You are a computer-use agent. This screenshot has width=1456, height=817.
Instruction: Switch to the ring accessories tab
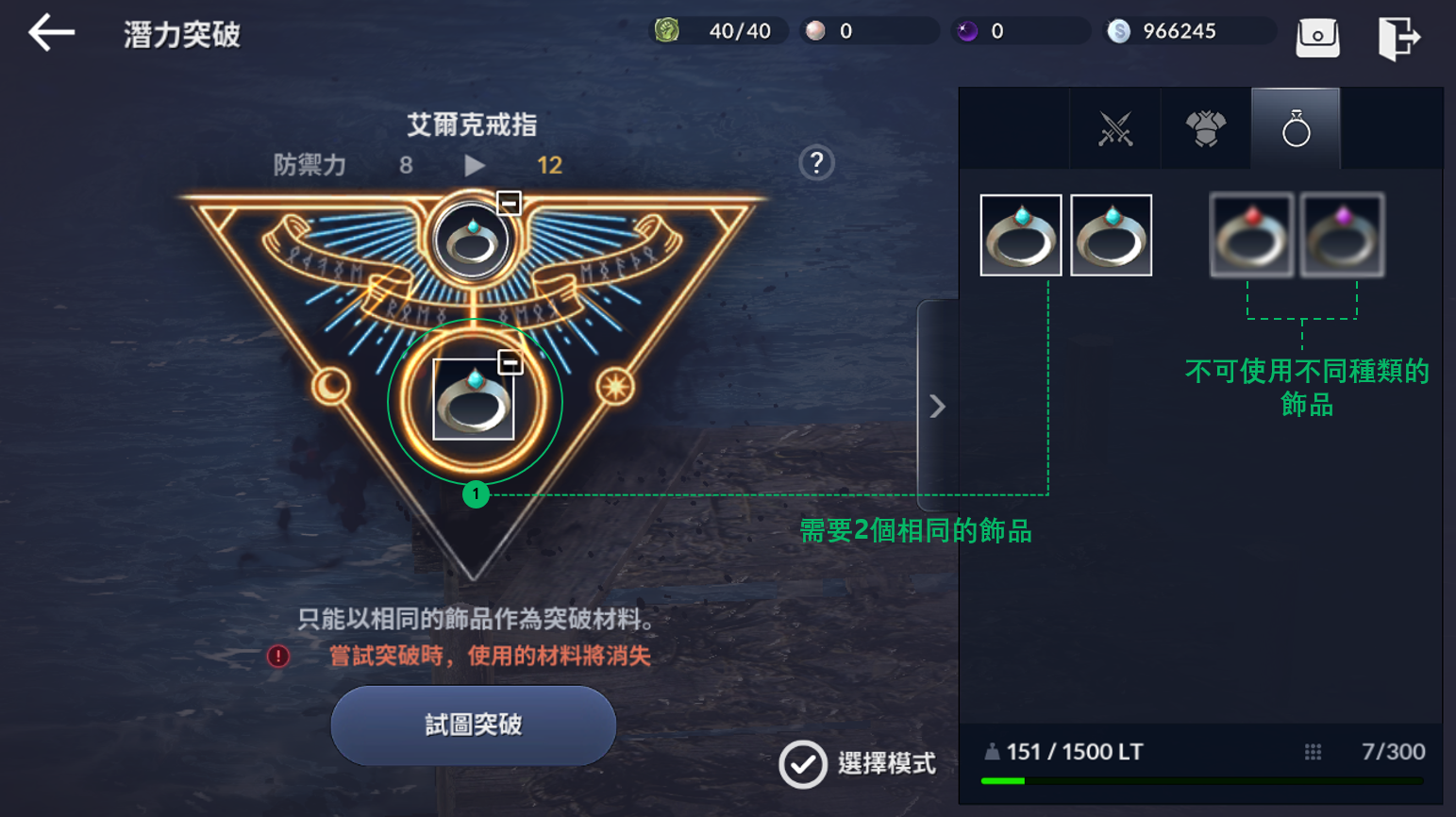point(1295,129)
